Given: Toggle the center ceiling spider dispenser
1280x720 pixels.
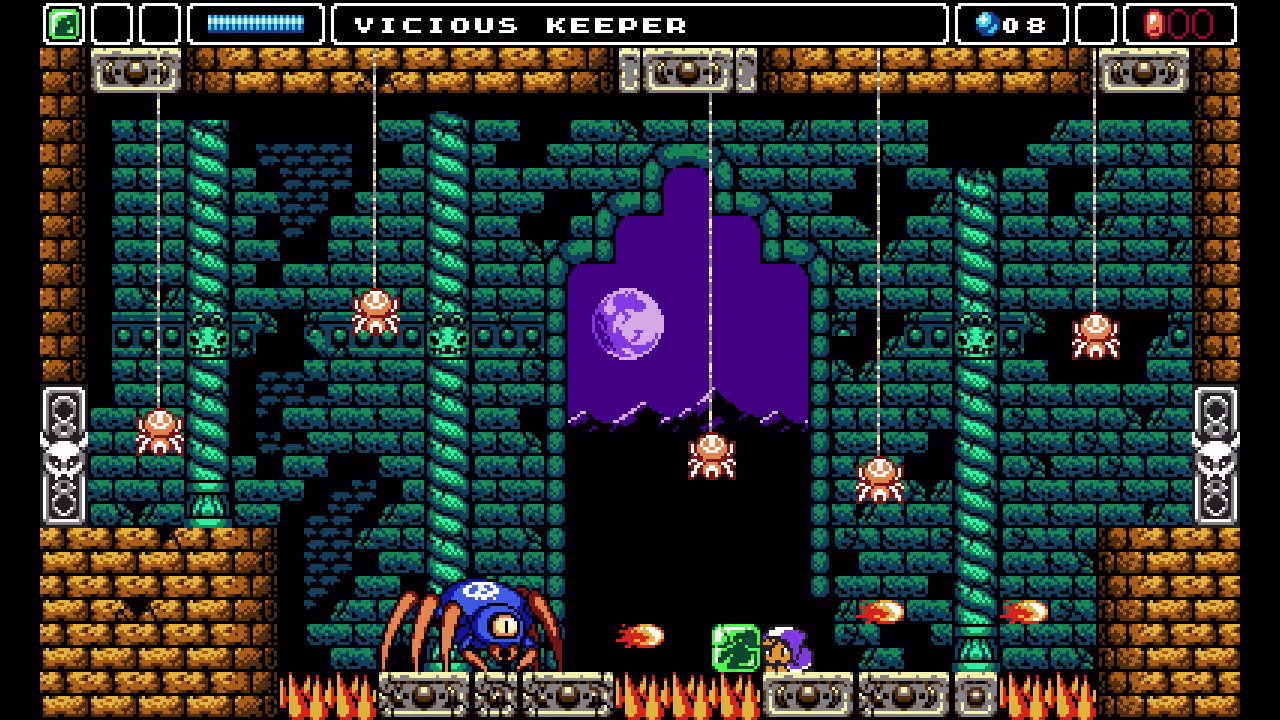Looking at the screenshot, I should coord(685,71).
